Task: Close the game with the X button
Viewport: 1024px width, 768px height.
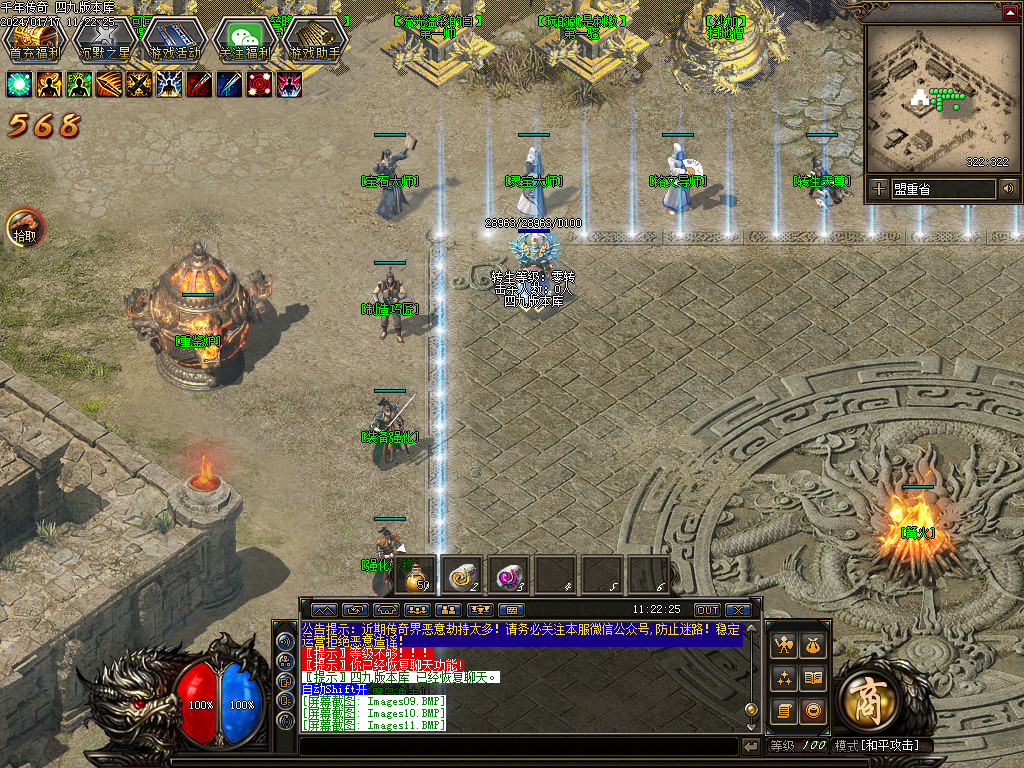Action: 738,610
